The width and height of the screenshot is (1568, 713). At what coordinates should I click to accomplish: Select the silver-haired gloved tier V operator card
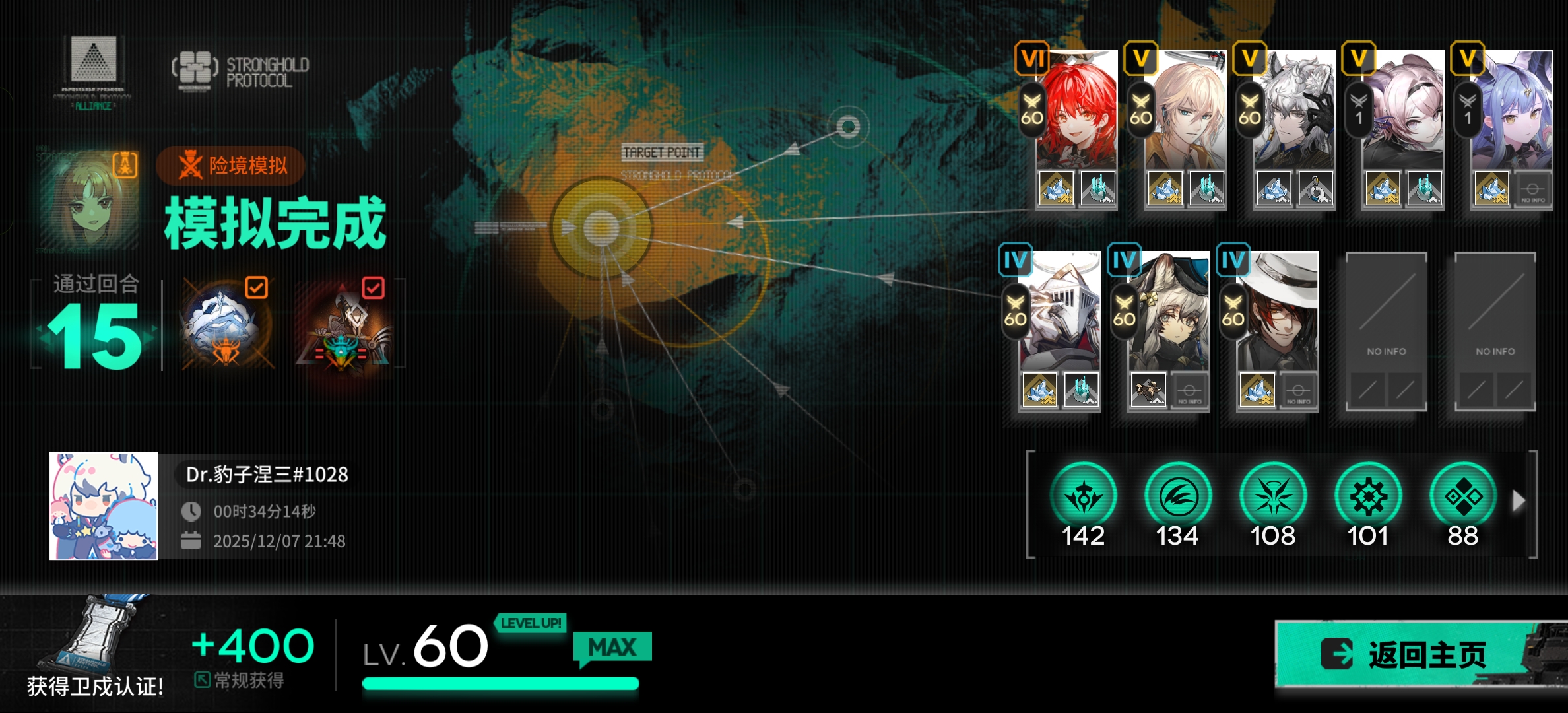click(x=1293, y=112)
